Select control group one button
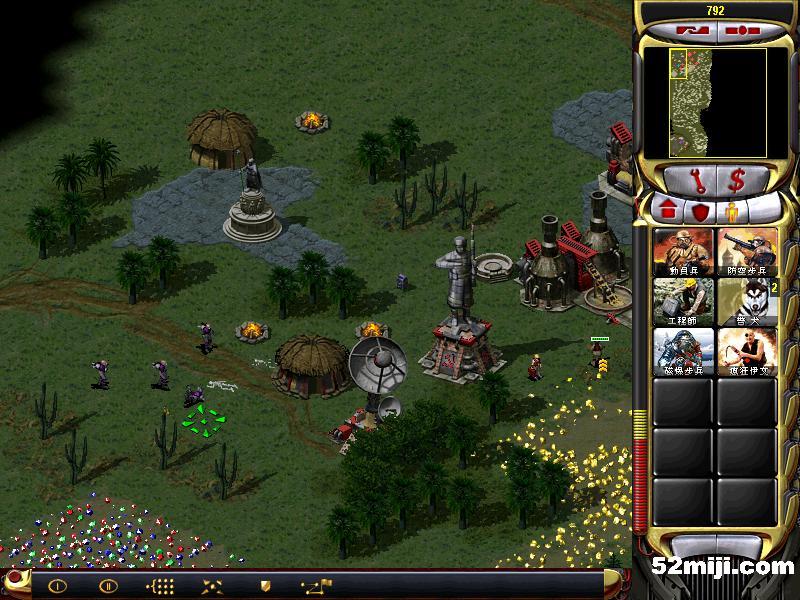800x600 pixels. 57,586
